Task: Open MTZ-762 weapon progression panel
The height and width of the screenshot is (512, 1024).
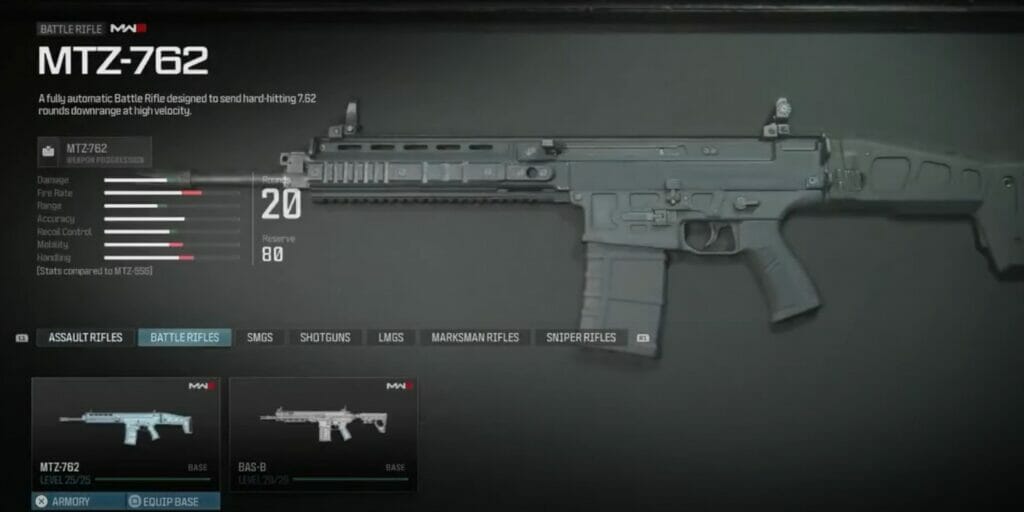Action: 95,152
